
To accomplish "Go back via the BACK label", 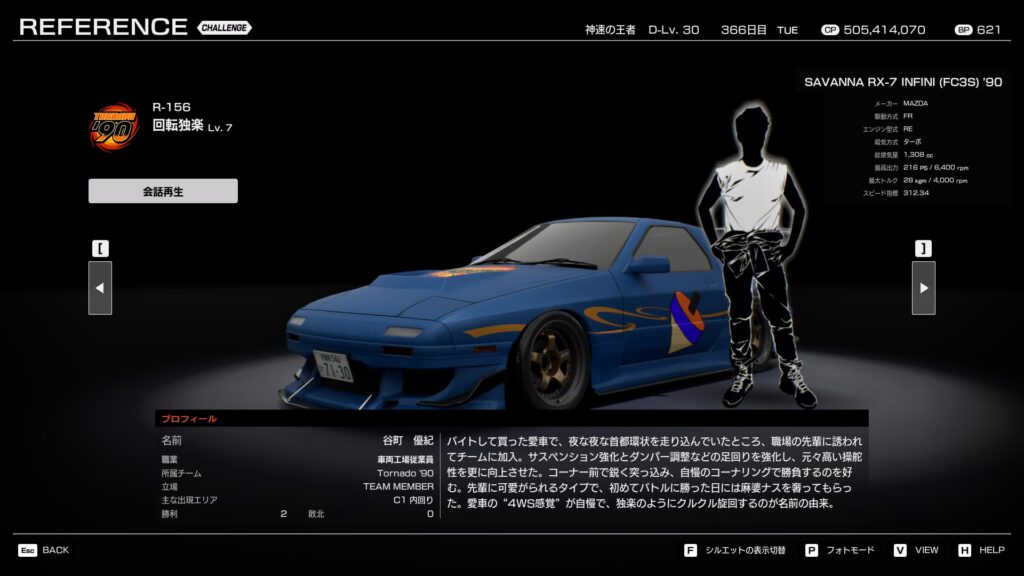I will (x=55, y=550).
